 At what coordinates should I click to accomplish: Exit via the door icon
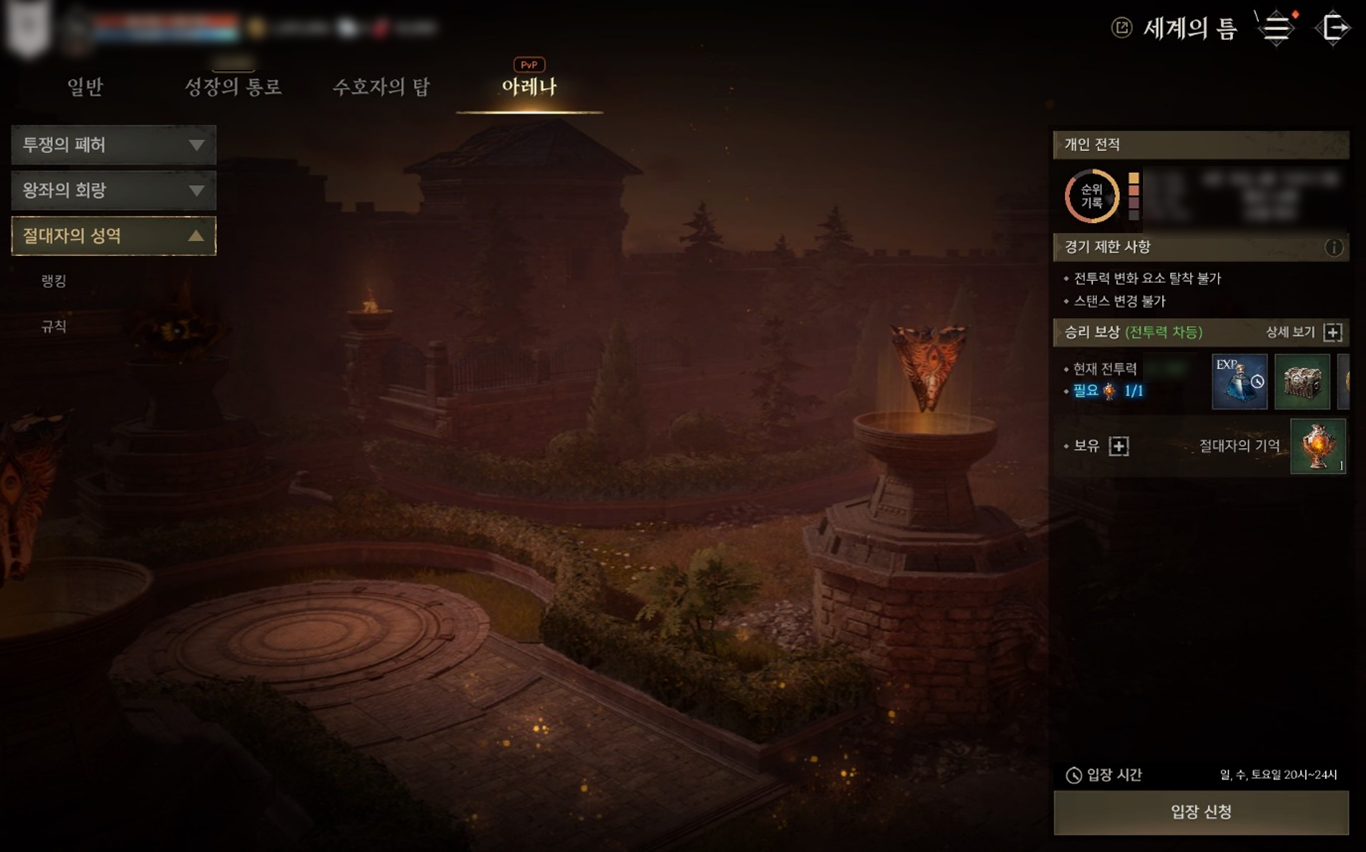1334,28
